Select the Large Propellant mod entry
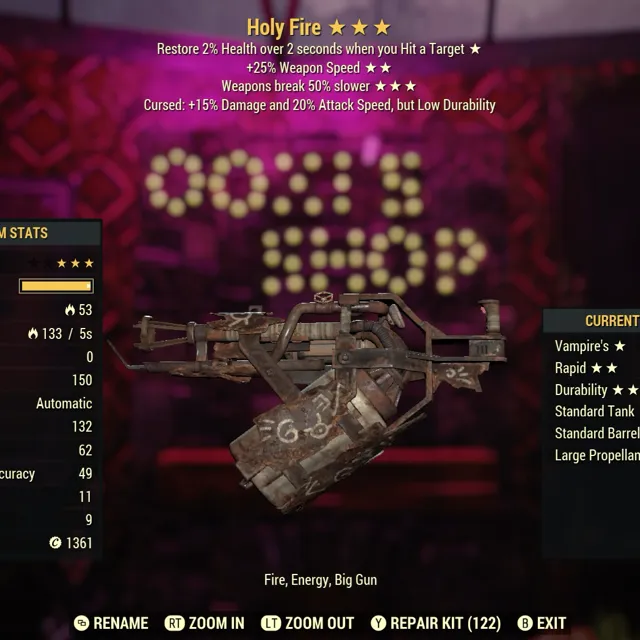 click(596, 456)
